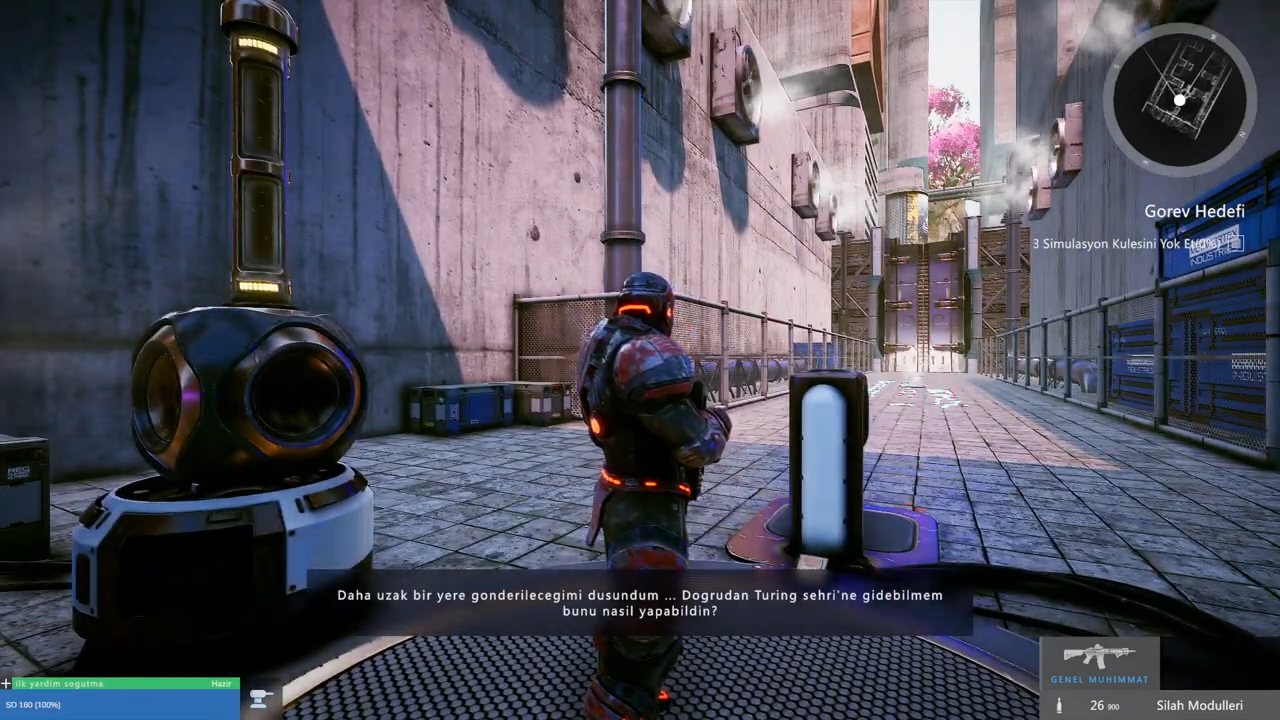Open Silah Modulleri weapon modules
Screen dimensions: 1280x720
(1199, 706)
